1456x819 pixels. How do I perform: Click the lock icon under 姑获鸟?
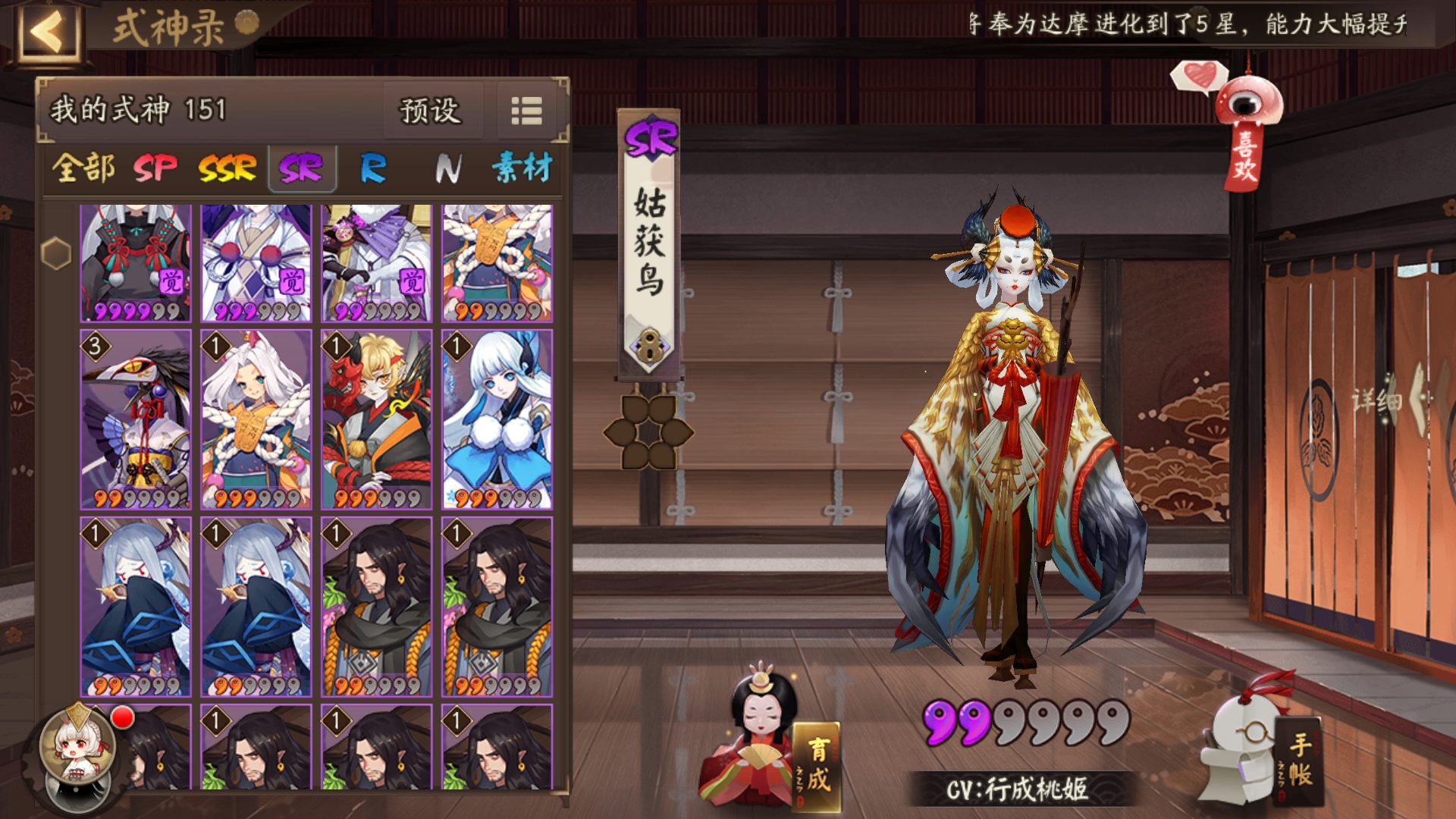pyautogui.click(x=648, y=346)
